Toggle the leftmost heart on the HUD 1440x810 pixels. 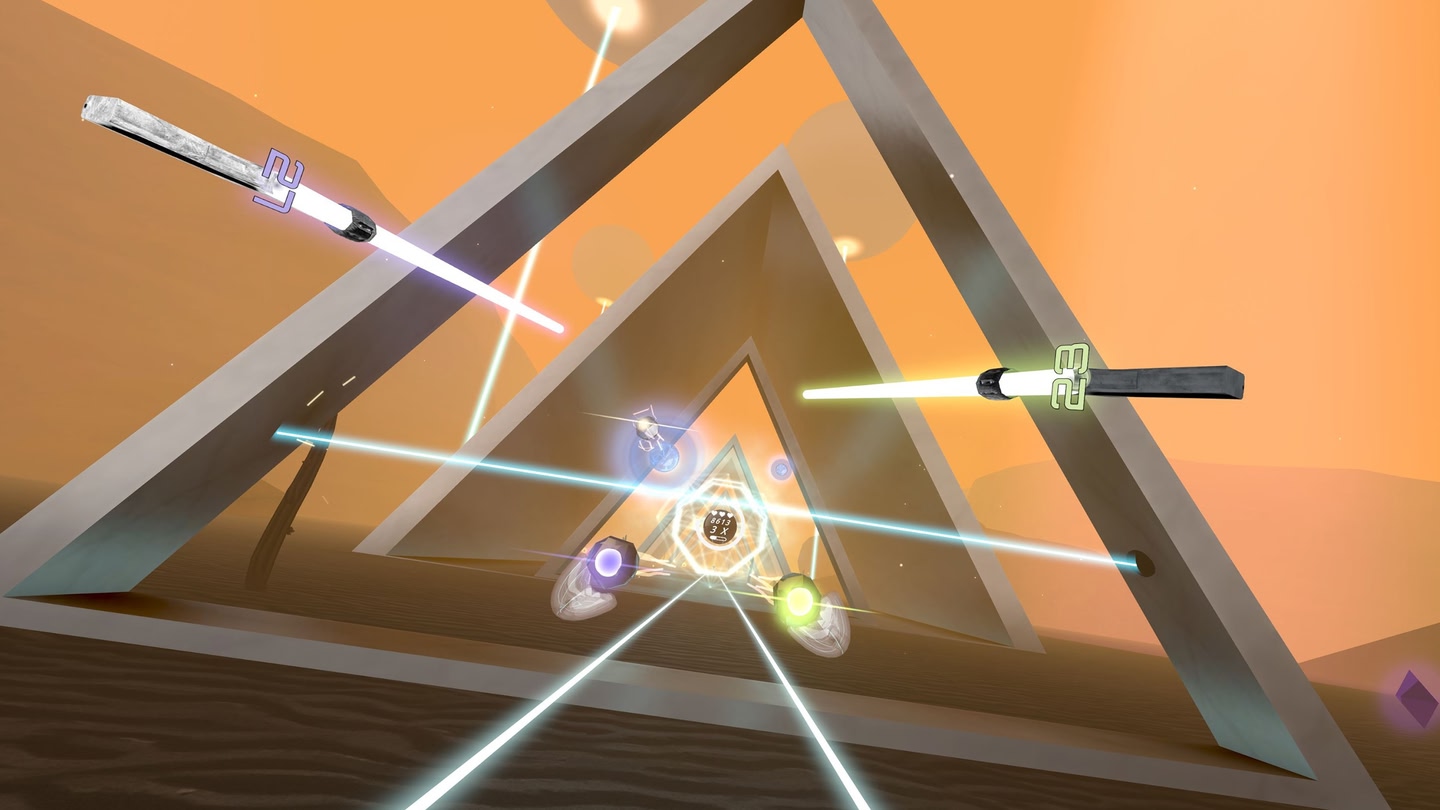click(x=714, y=514)
